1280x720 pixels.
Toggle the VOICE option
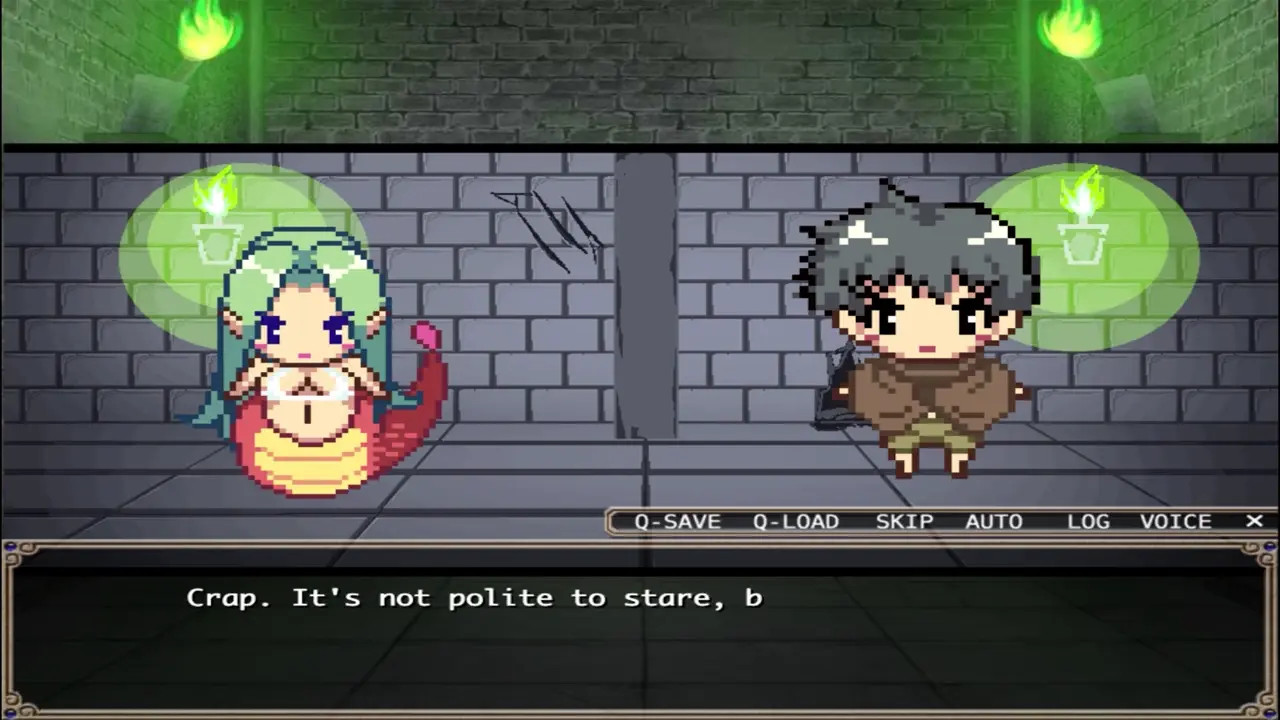1176,521
